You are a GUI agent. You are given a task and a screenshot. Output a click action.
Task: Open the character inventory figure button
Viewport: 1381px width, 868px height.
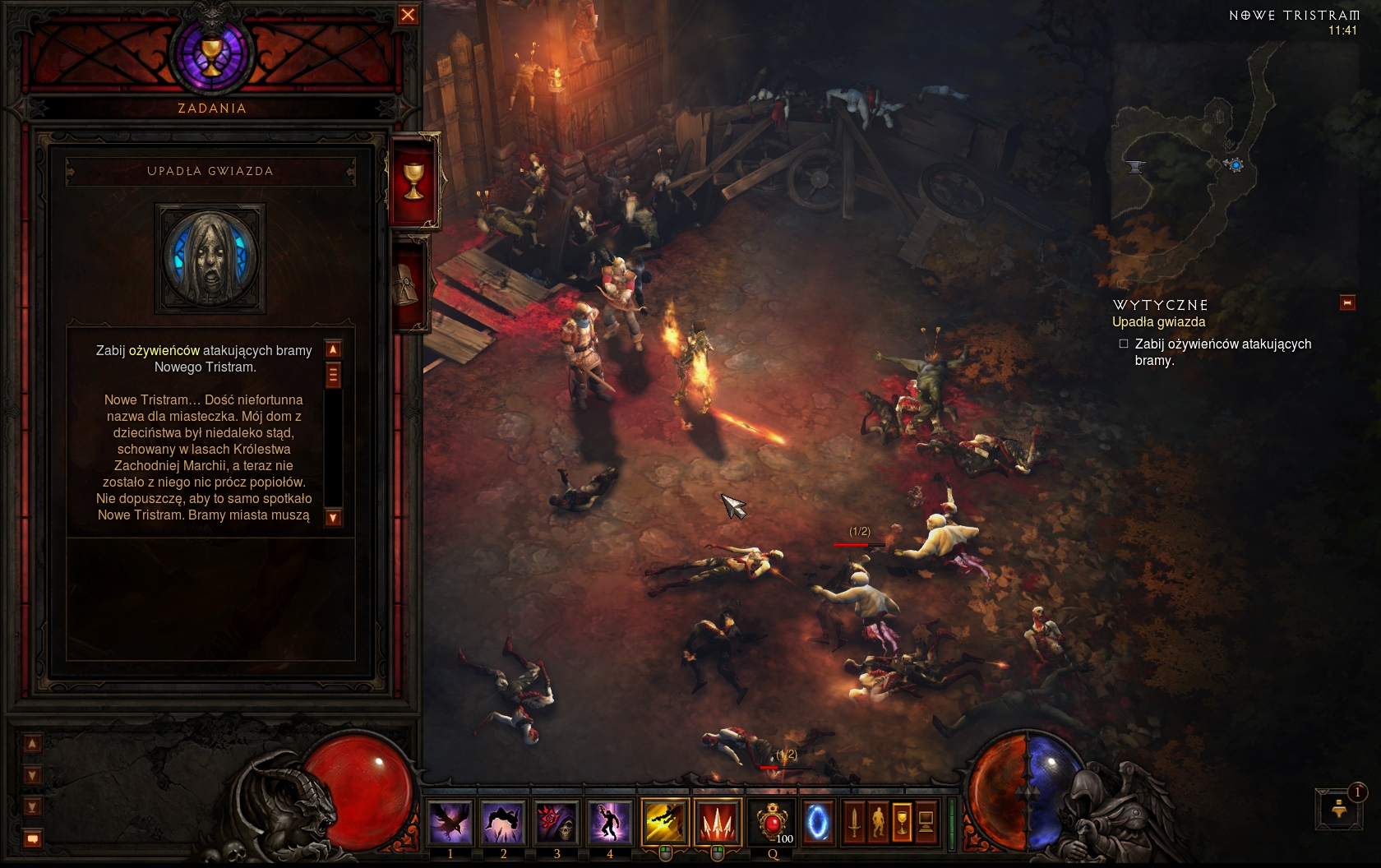tap(878, 822)
